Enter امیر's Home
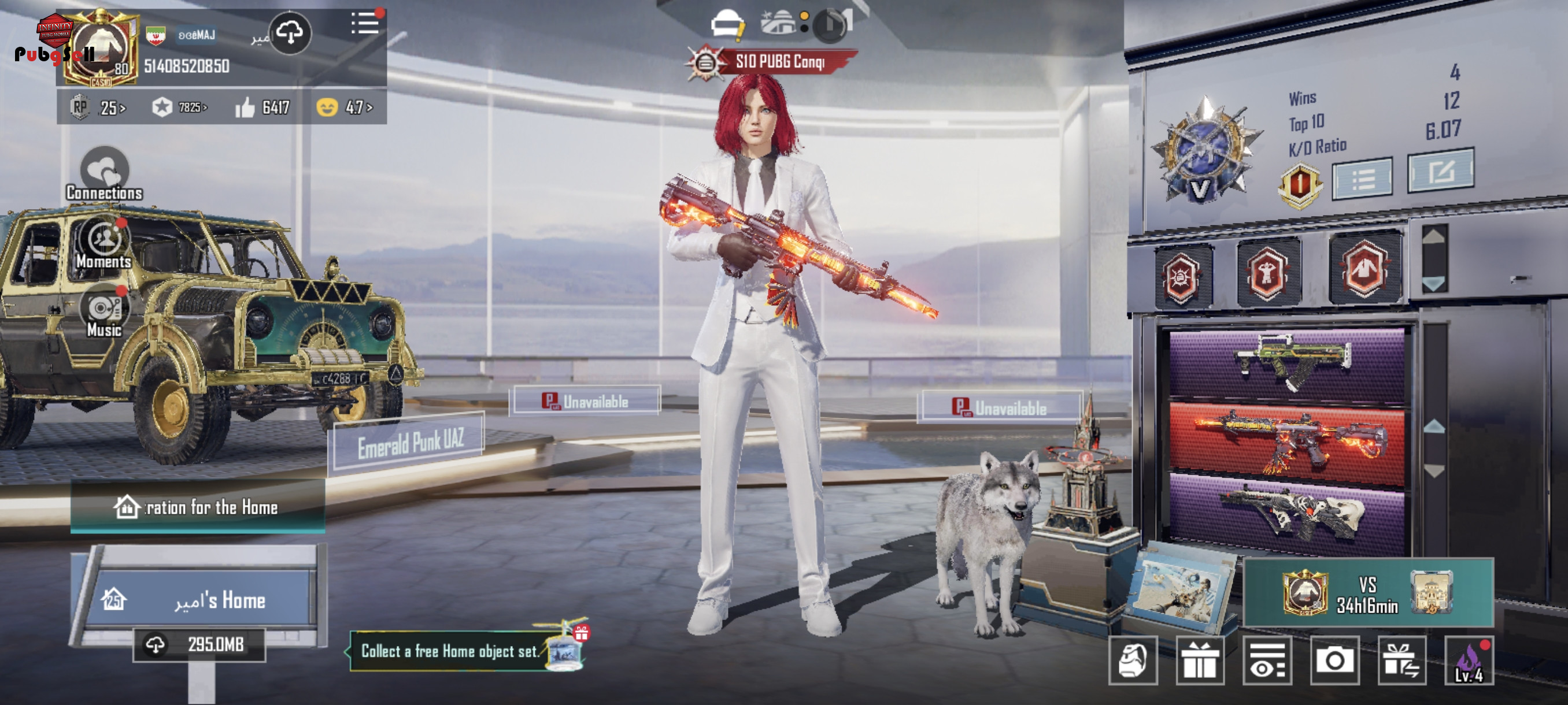Viewport: 1568px width, 705px height. click(201, 600)
